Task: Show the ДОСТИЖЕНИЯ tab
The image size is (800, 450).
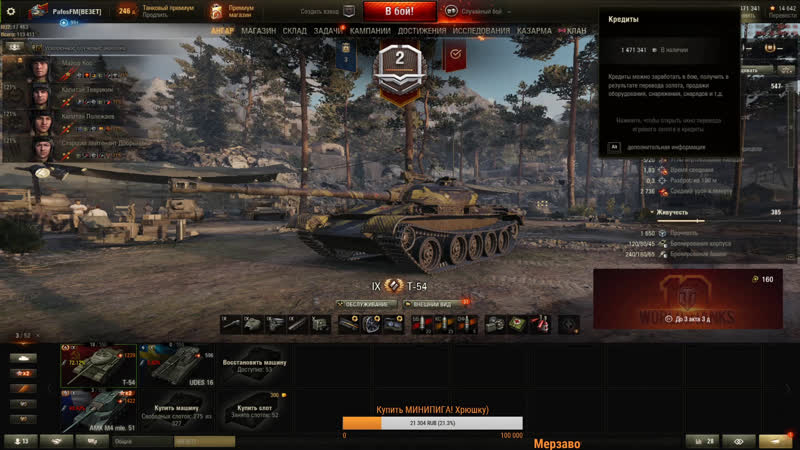Action: (x=422, y=31)
